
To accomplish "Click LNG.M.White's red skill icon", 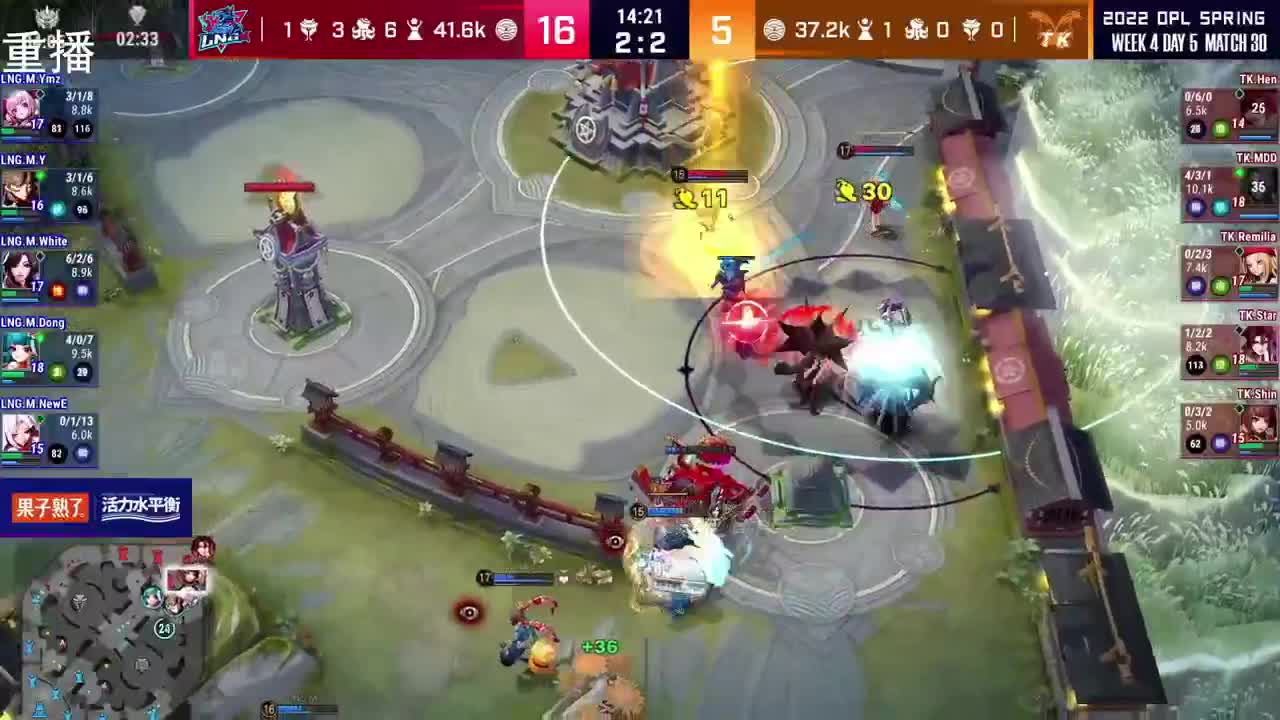I will tap(57, 290).
